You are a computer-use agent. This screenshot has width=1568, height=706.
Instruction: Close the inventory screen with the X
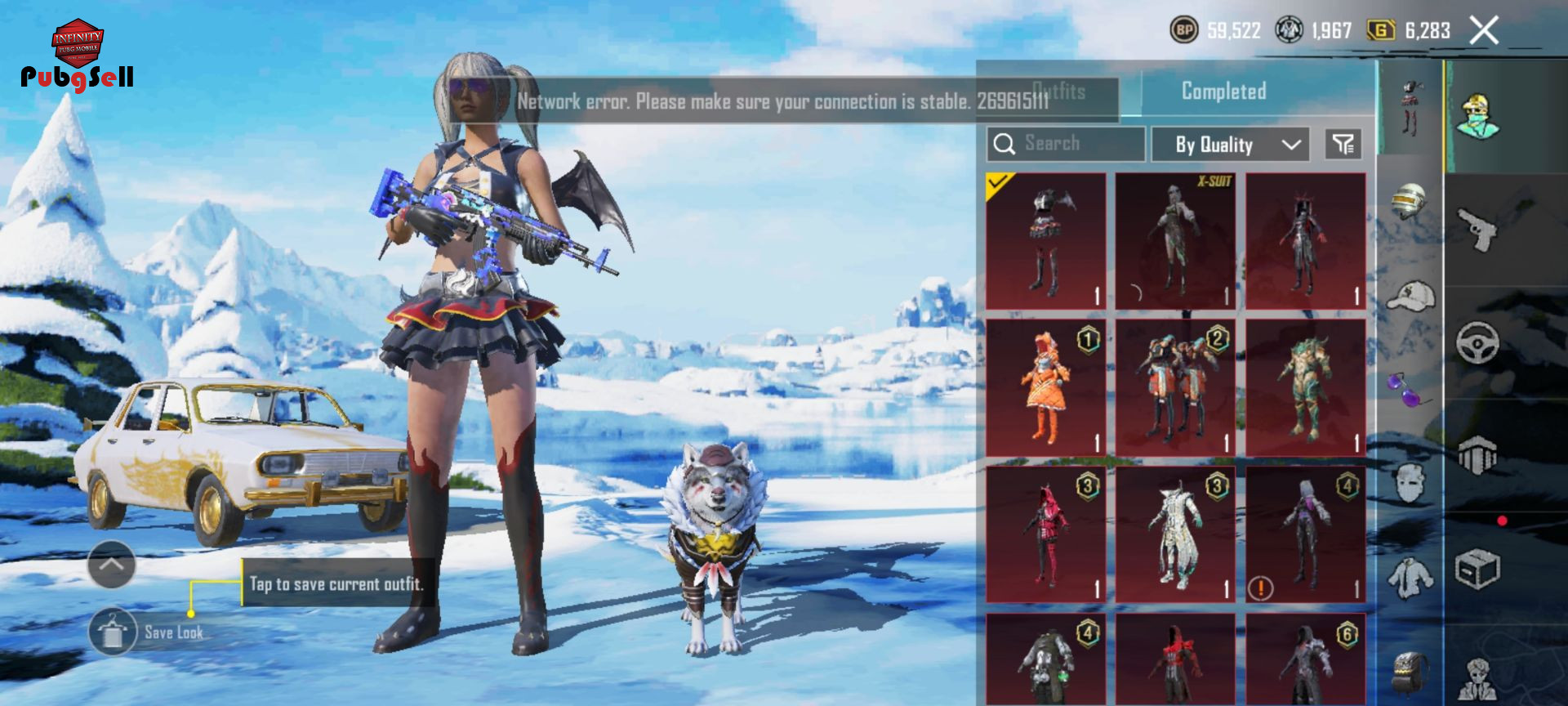[1484, 31]
